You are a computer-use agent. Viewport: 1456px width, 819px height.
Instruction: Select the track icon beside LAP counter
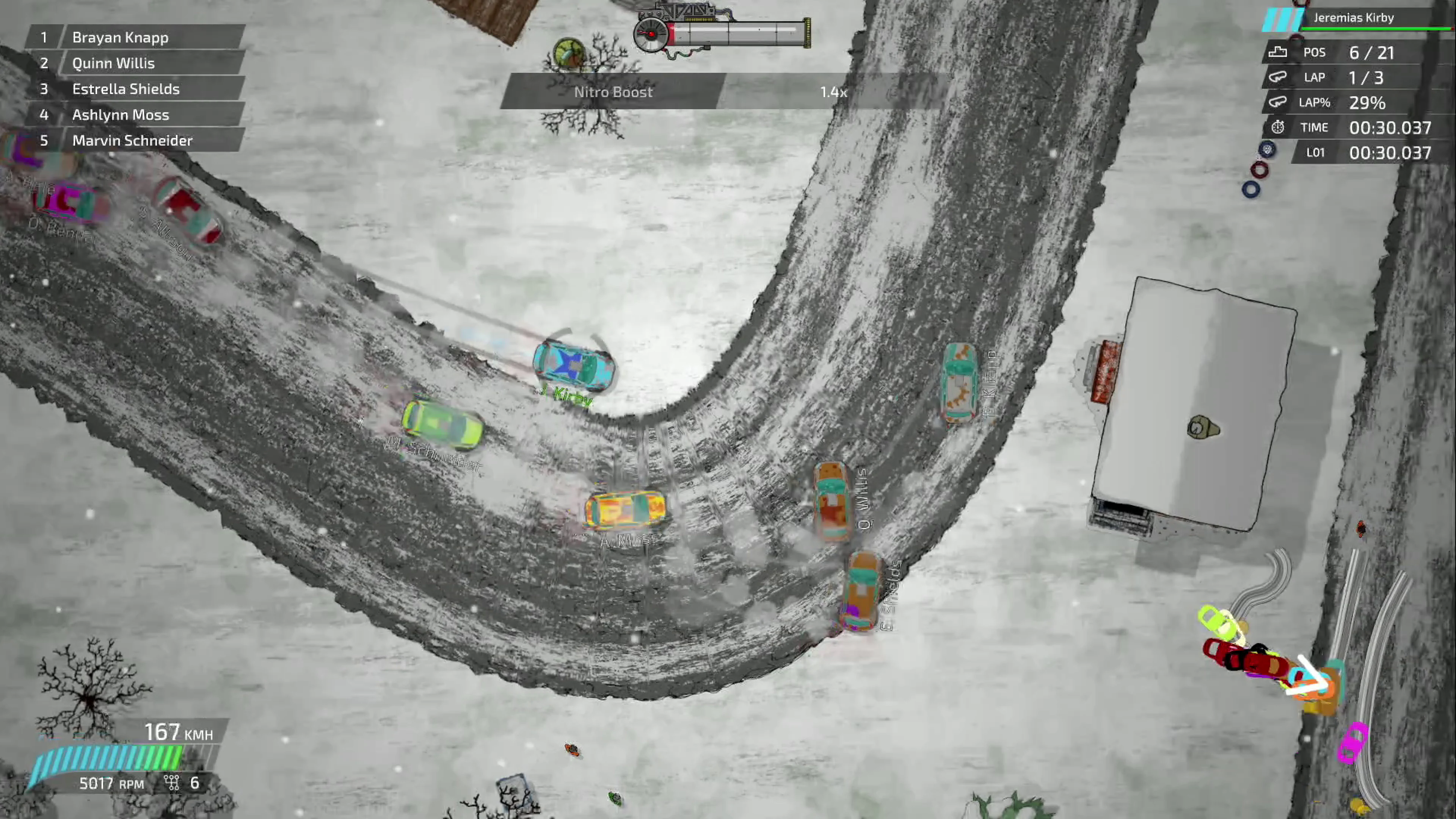[x=1279, y=77]
